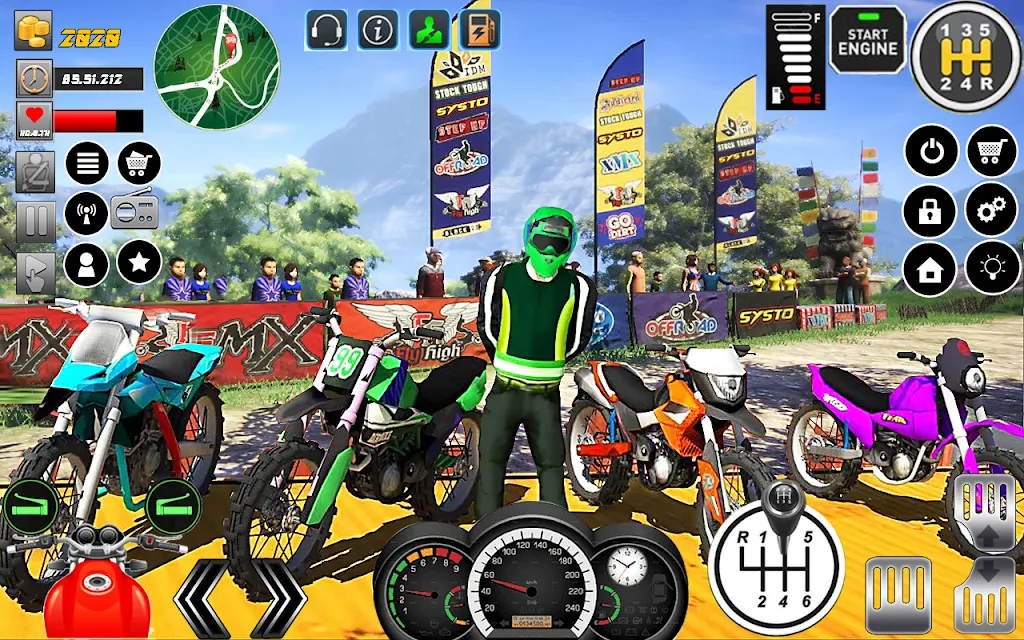Click the power button icon

click(931, 152)
